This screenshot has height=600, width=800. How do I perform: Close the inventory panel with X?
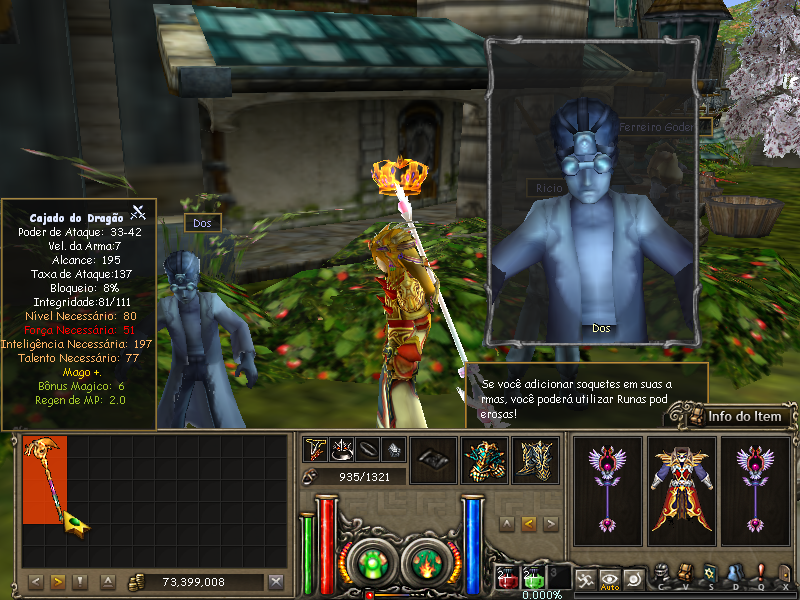[277, 582]
